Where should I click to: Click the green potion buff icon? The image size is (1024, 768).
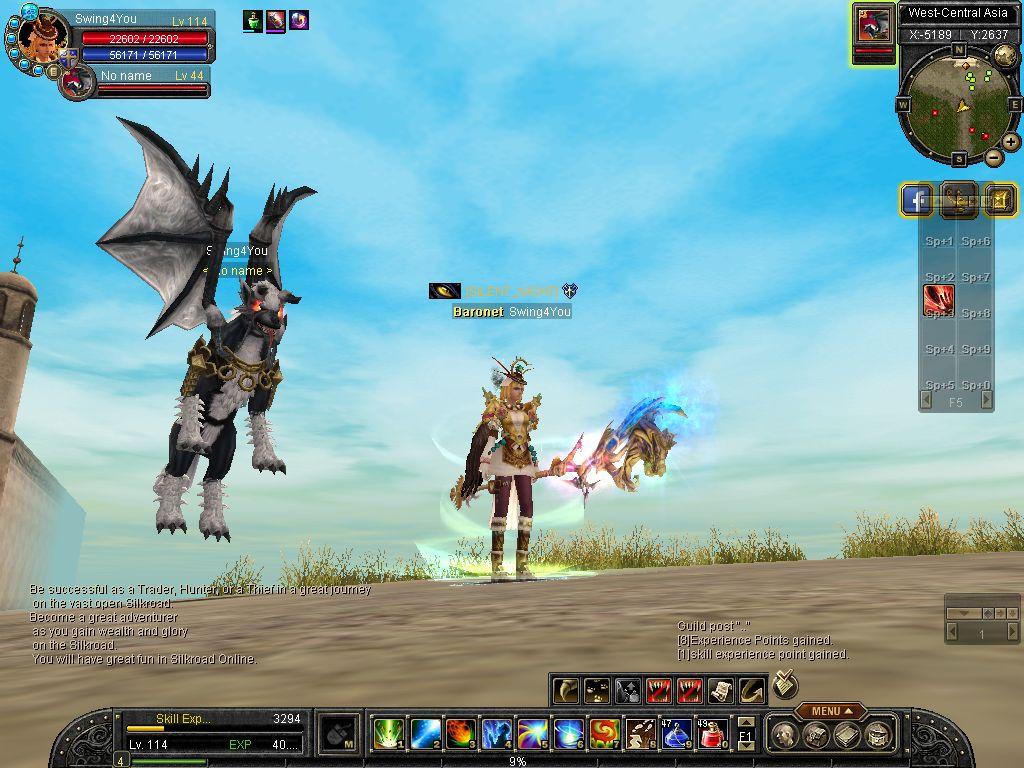(x=252, y=20)
